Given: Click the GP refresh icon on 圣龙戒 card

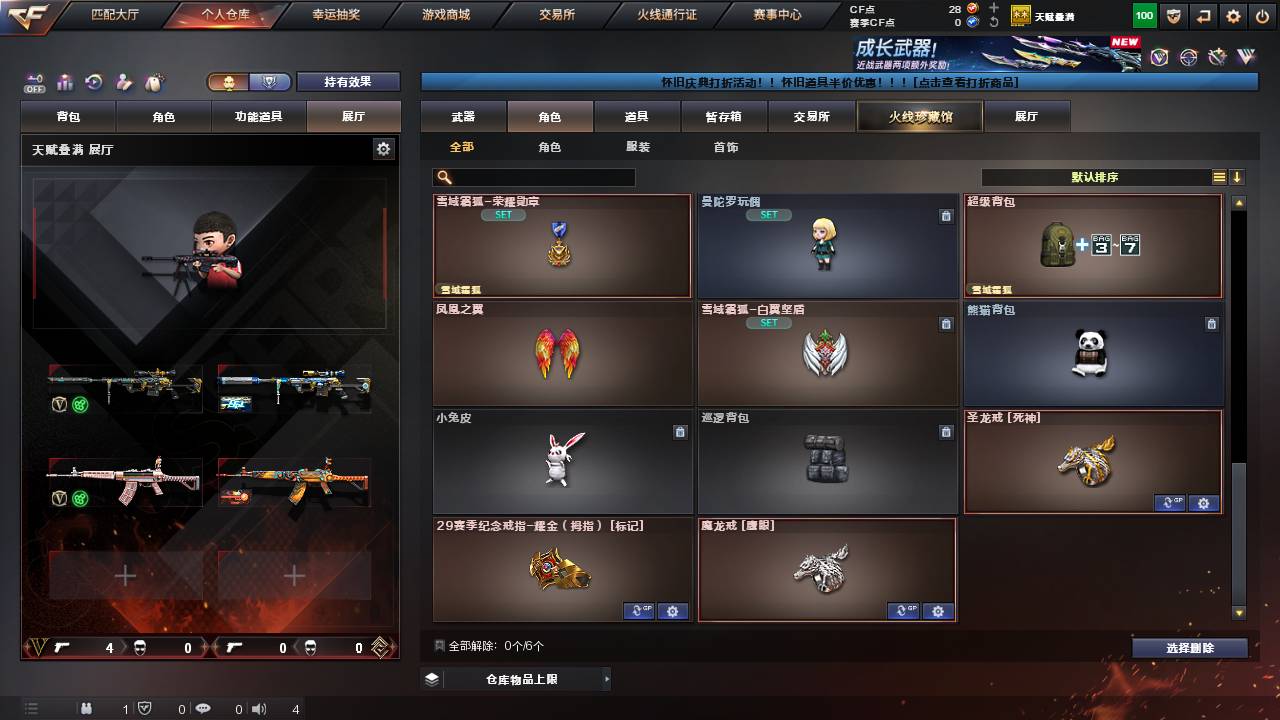Looking at the screenshot, I should click(1171, 504).
